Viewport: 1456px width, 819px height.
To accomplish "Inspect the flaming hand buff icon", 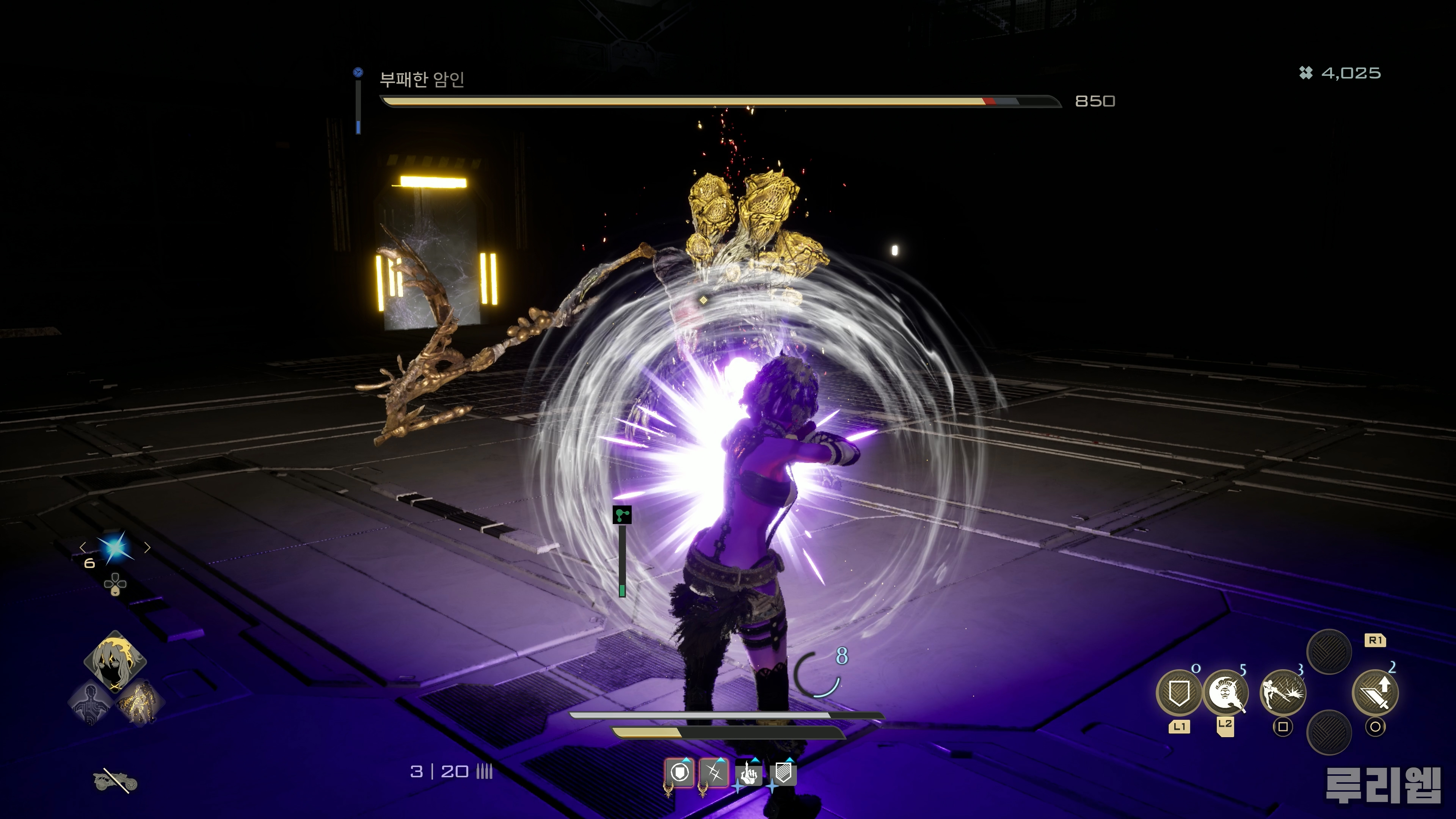I will [749, 773].
